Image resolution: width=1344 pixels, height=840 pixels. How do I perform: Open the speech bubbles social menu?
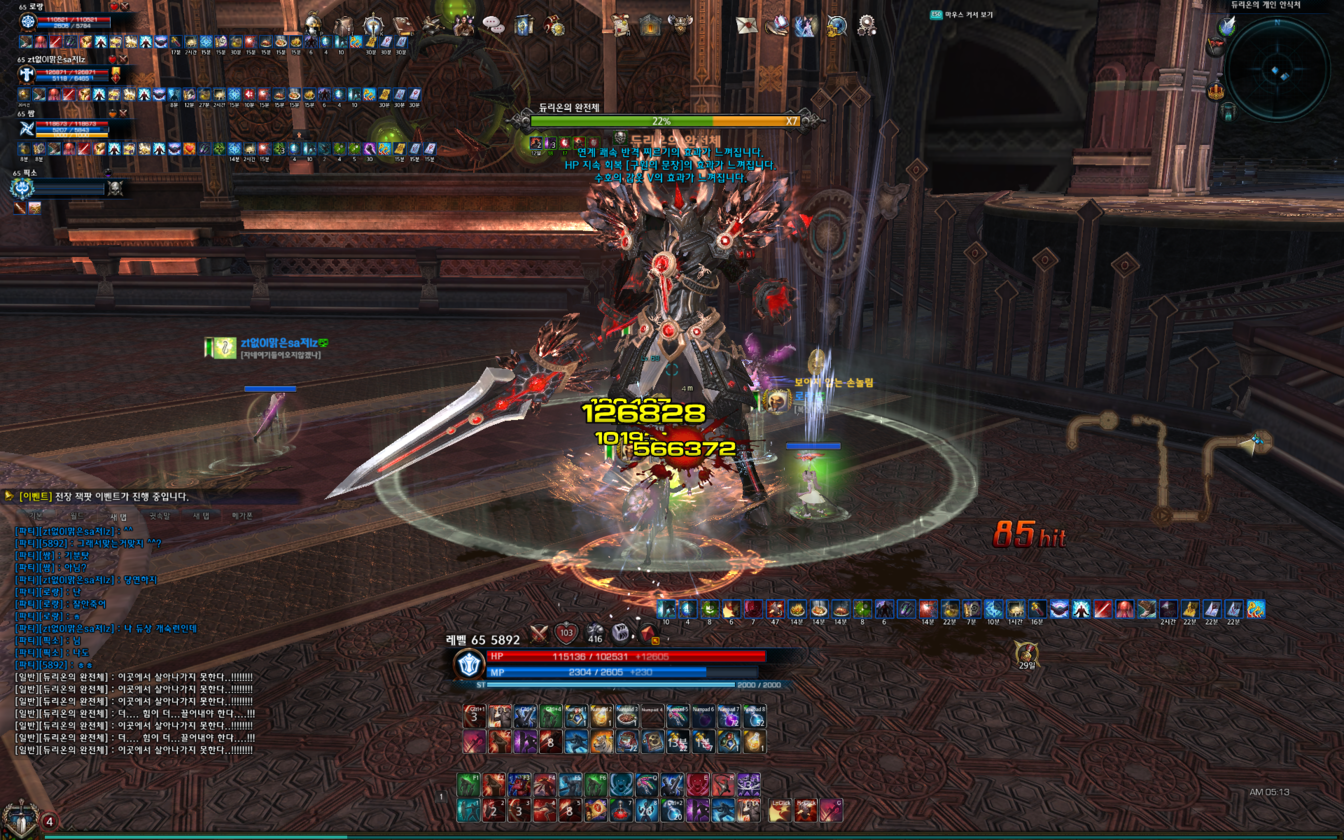493,24
